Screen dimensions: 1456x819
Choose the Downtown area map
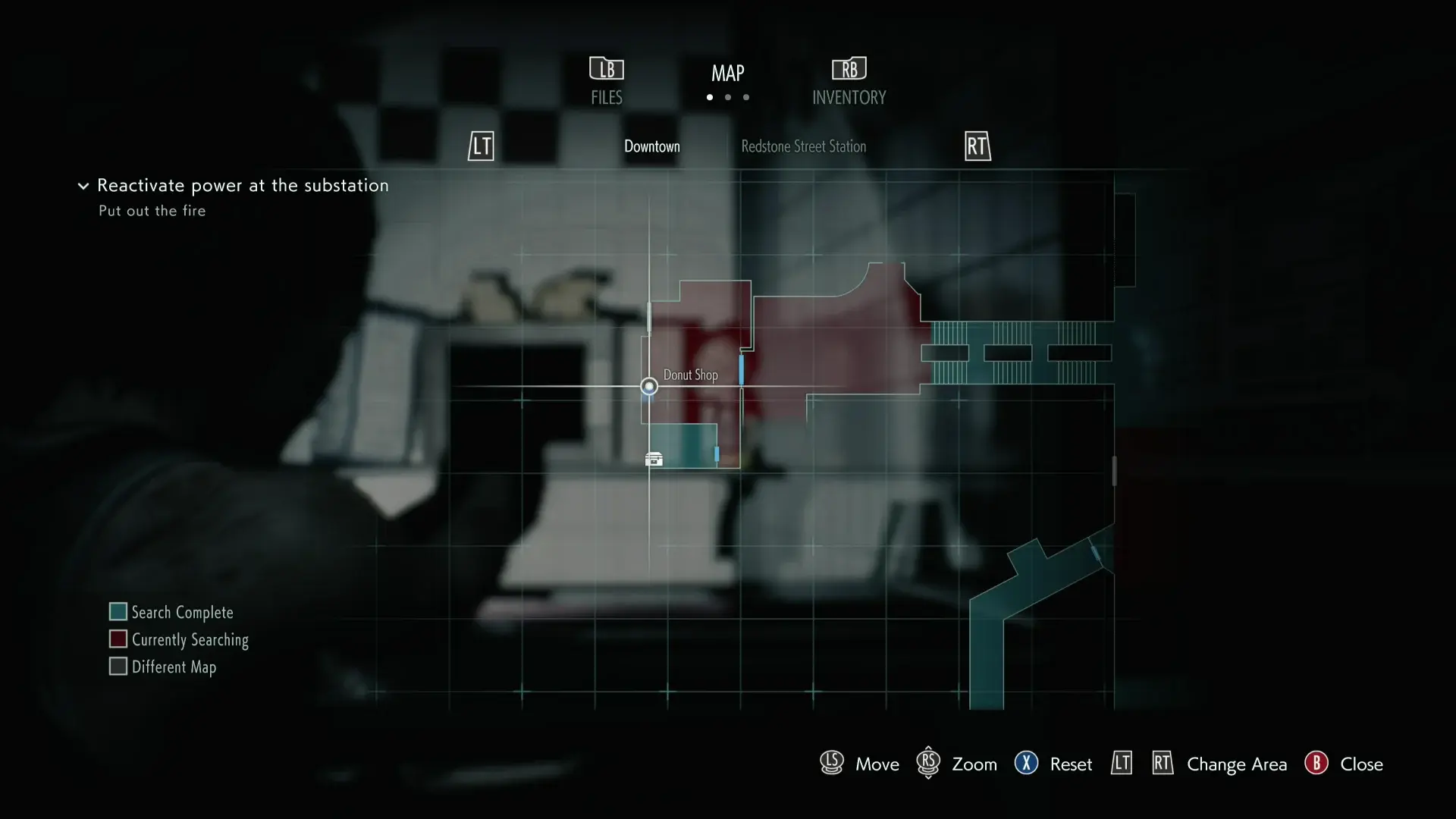[652, 146]
